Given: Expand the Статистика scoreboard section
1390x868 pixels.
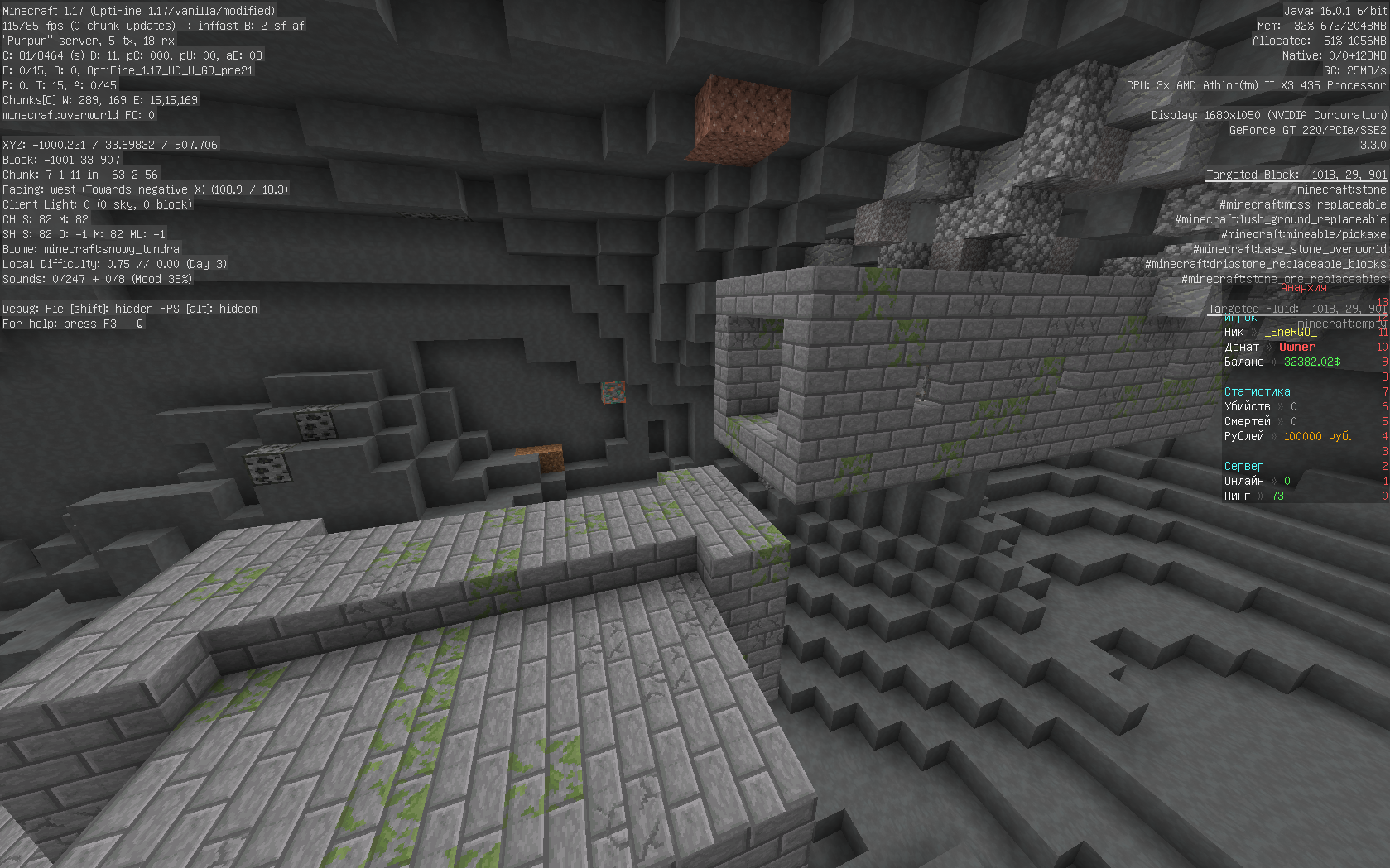Looking at the screenshot, I should point(1256,391).
